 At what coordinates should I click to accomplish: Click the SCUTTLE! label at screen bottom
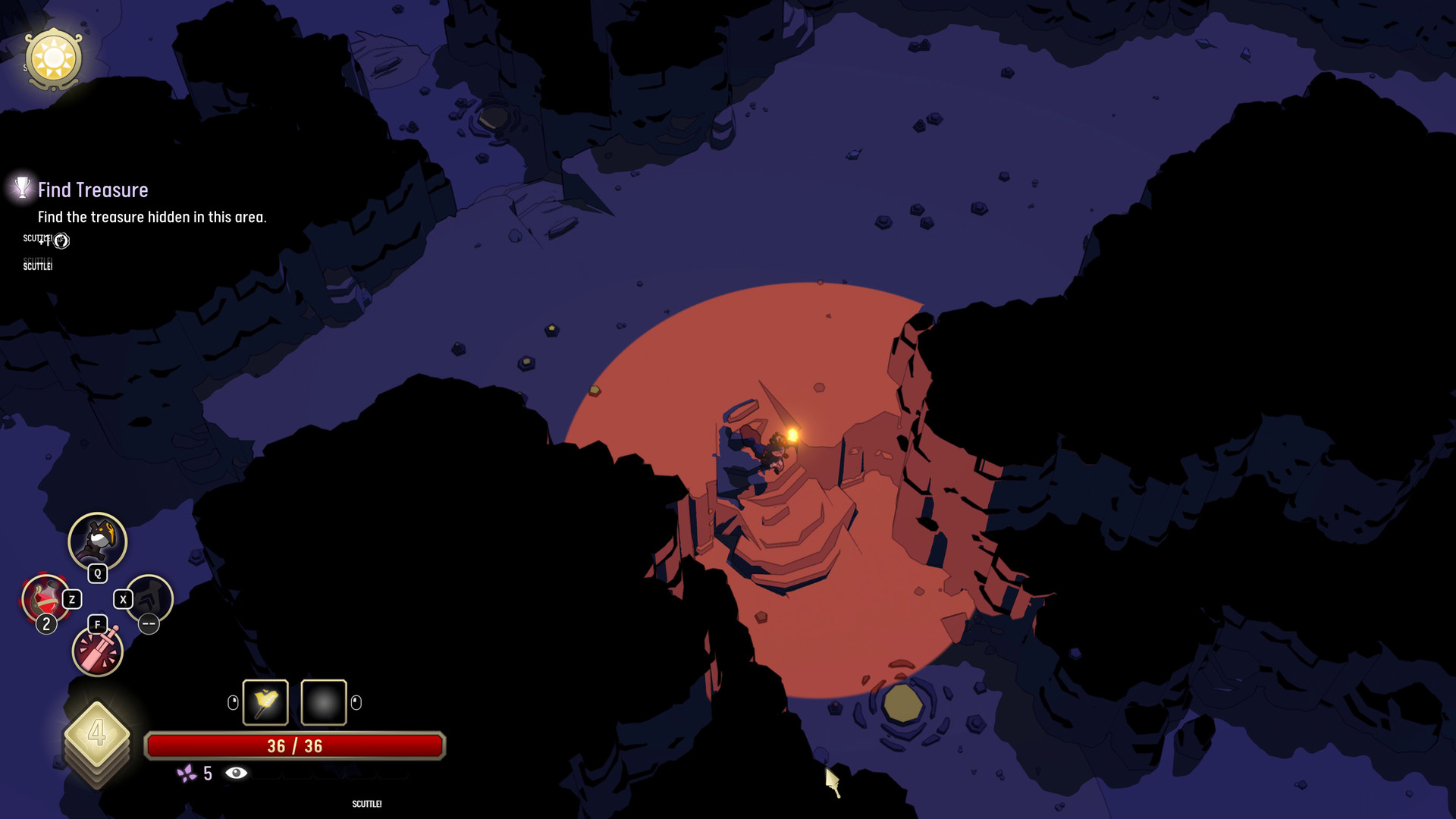pos(366,804)
